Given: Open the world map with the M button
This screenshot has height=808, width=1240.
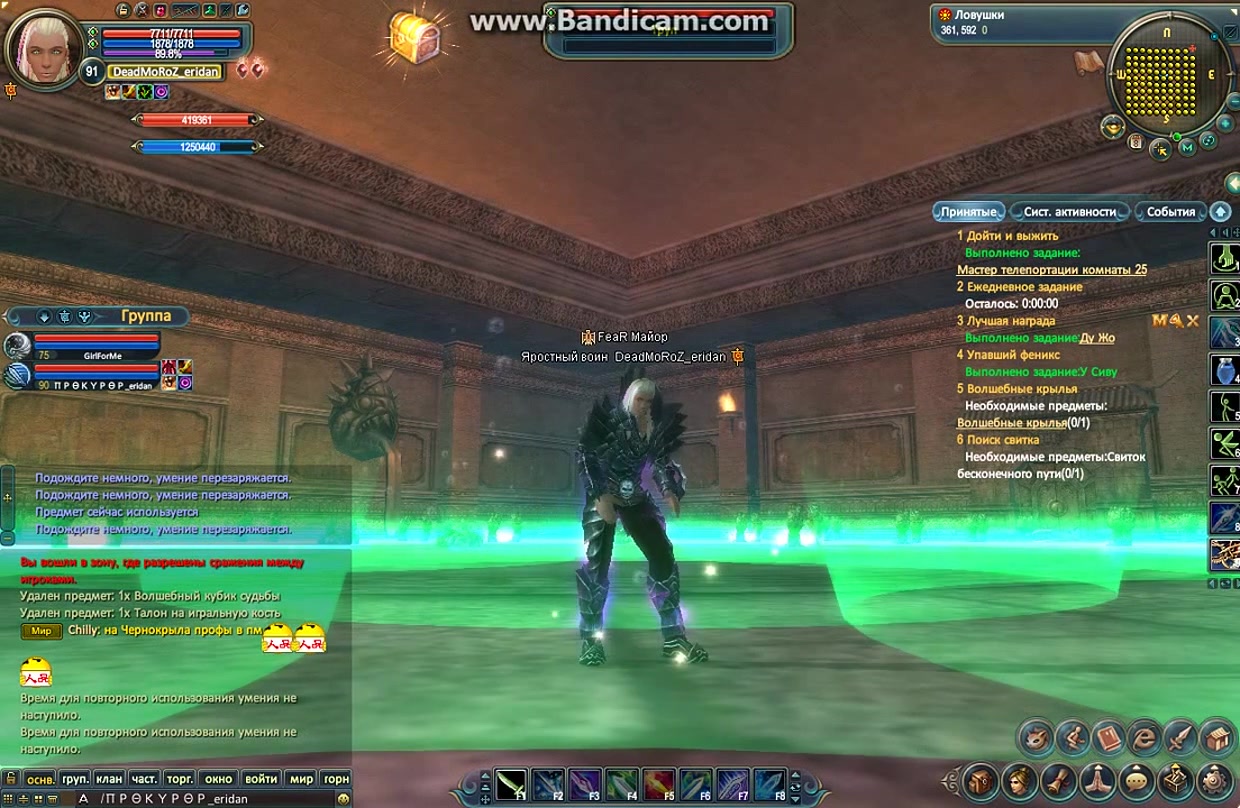Looking at the screenshot, I should pos(1186,148).
